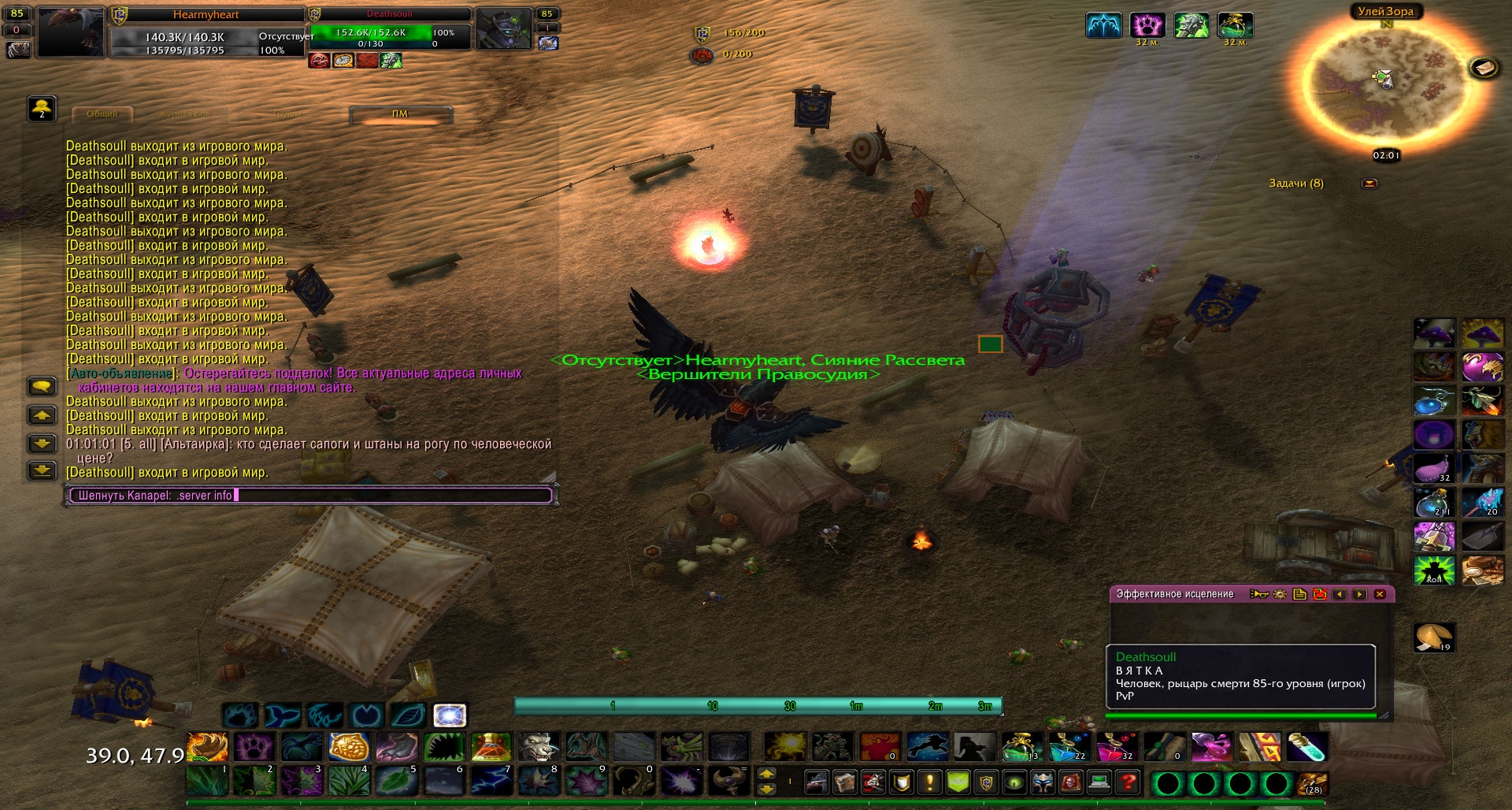
Task: Select the glowing starburst stance button
Action: (450, 715)
